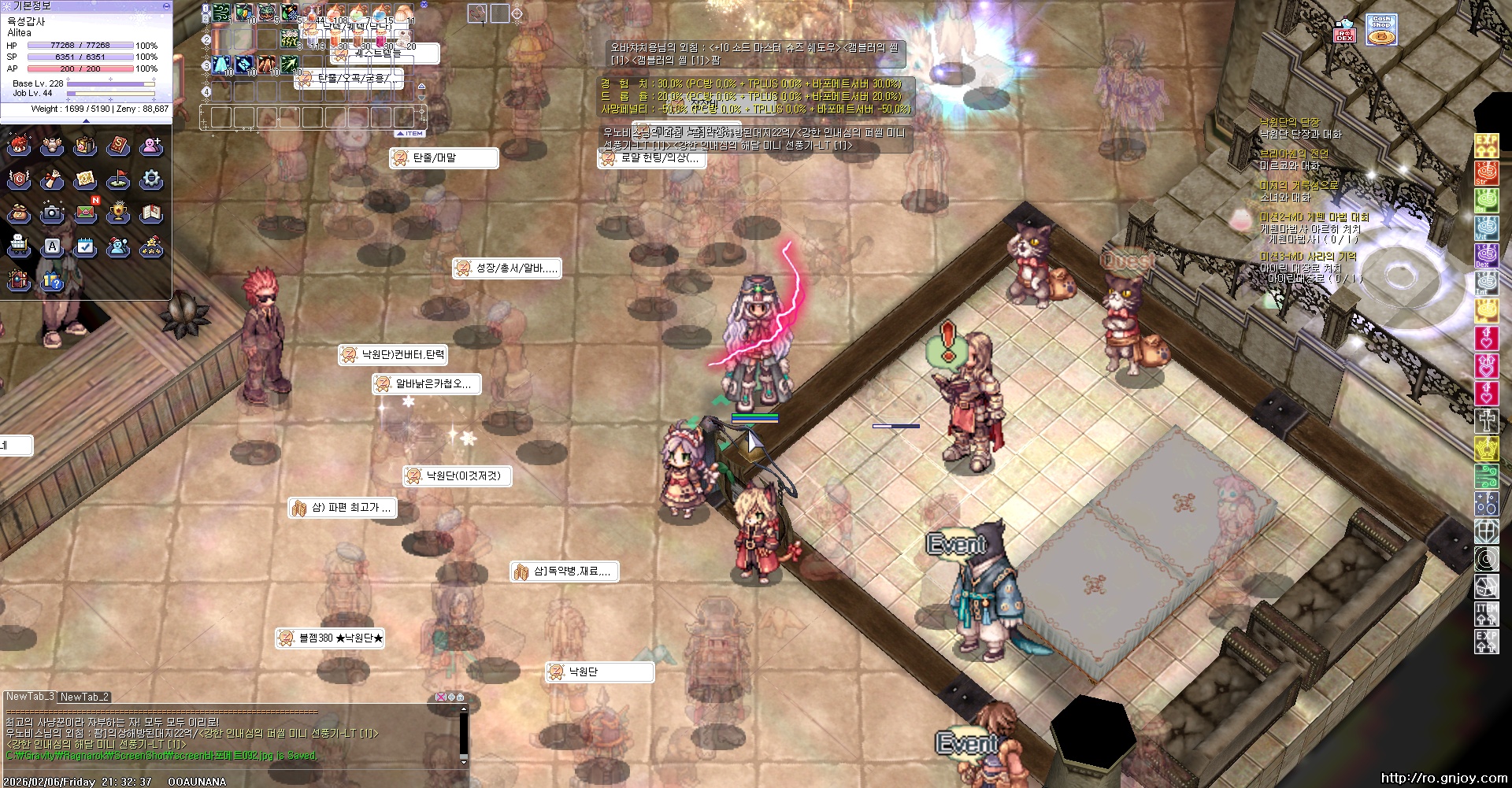The image size is (1512, 788).
Task: Open the gold trophy achievements icon
Action: click(118, 213)
